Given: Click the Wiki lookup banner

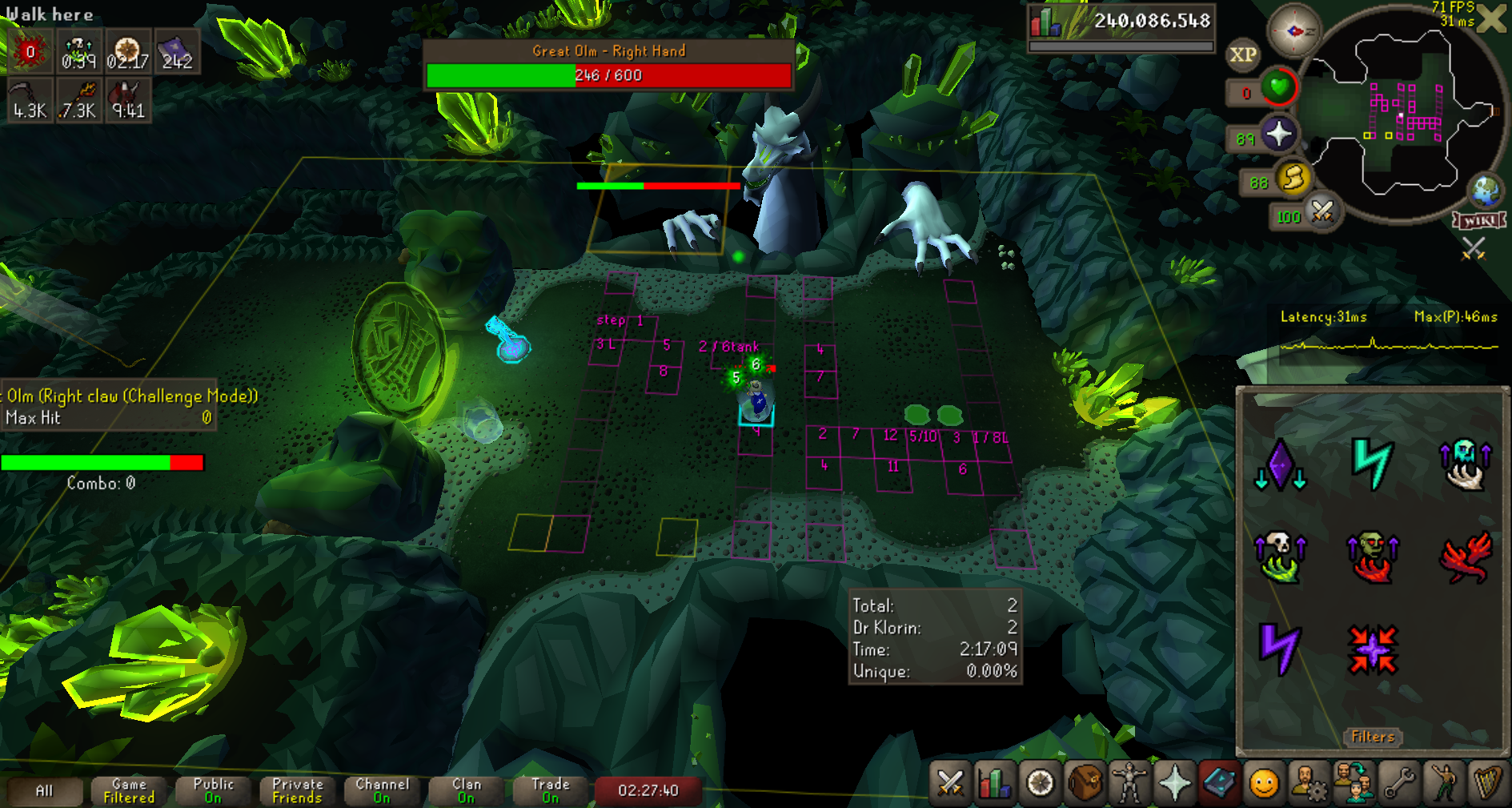Looking at the screenshot, I should point(1479,221).
